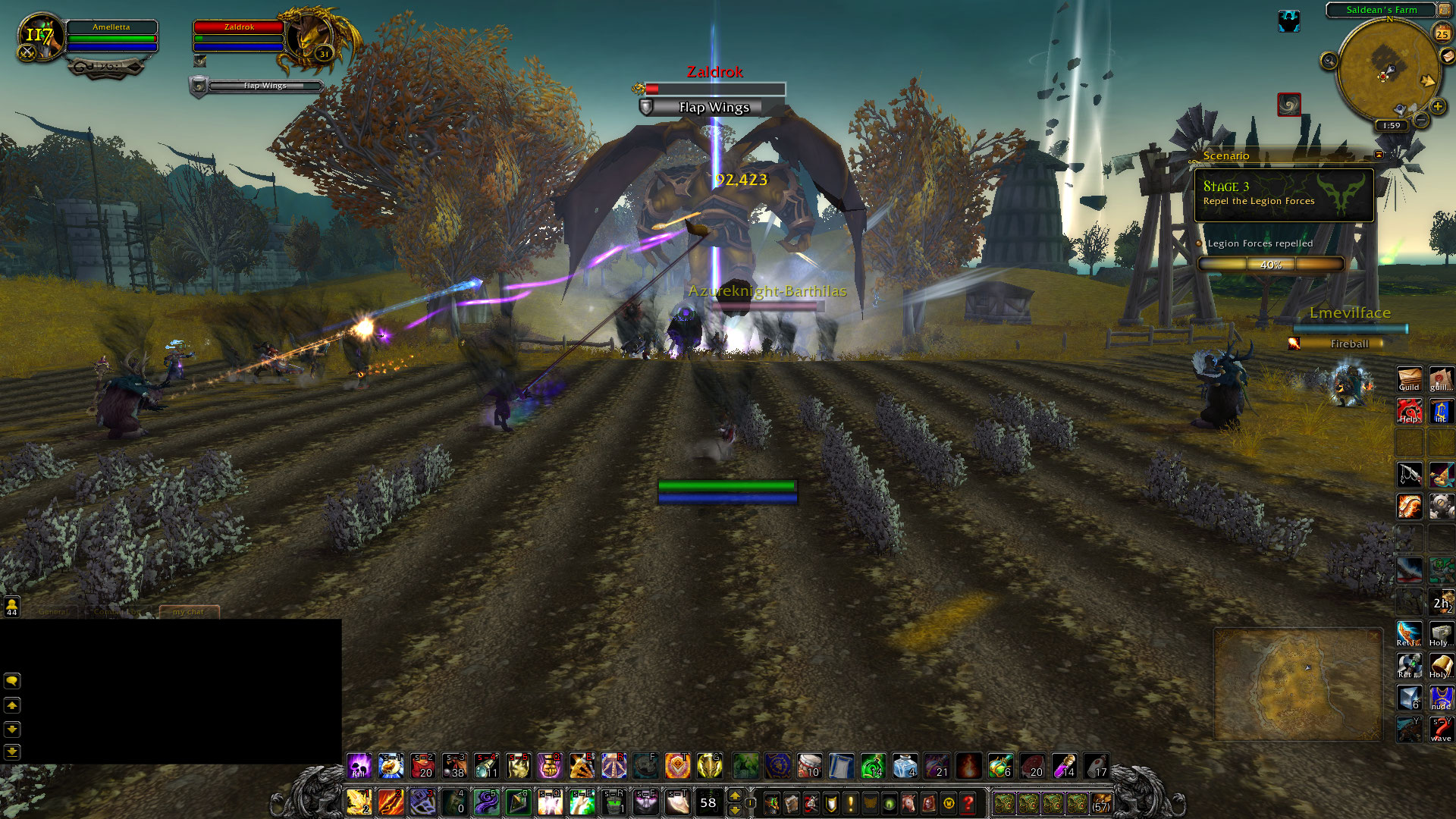Click the Guild macro button

(x=1409, y=379)
